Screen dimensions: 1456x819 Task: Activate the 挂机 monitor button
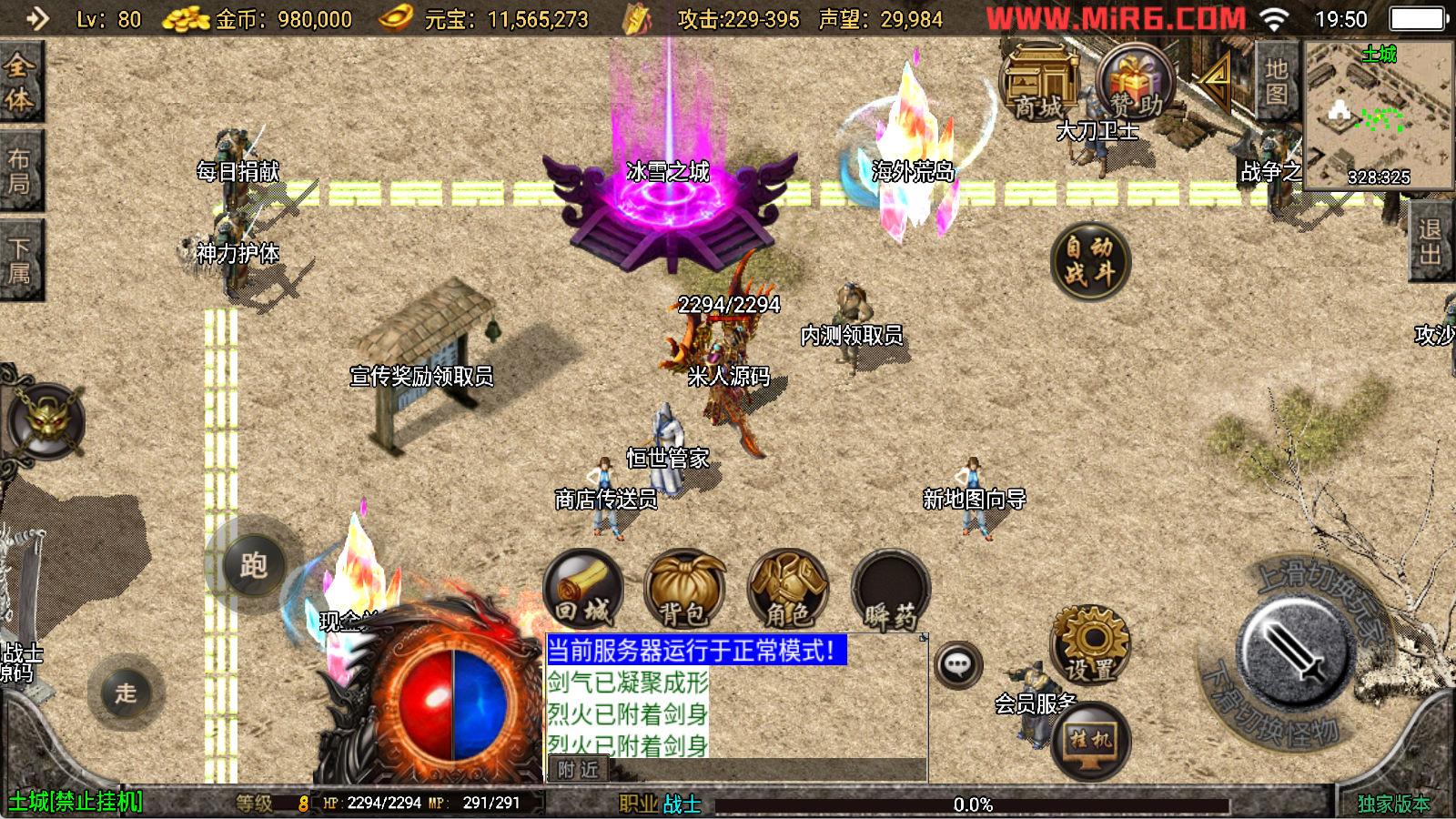[x=1090, y=740]
